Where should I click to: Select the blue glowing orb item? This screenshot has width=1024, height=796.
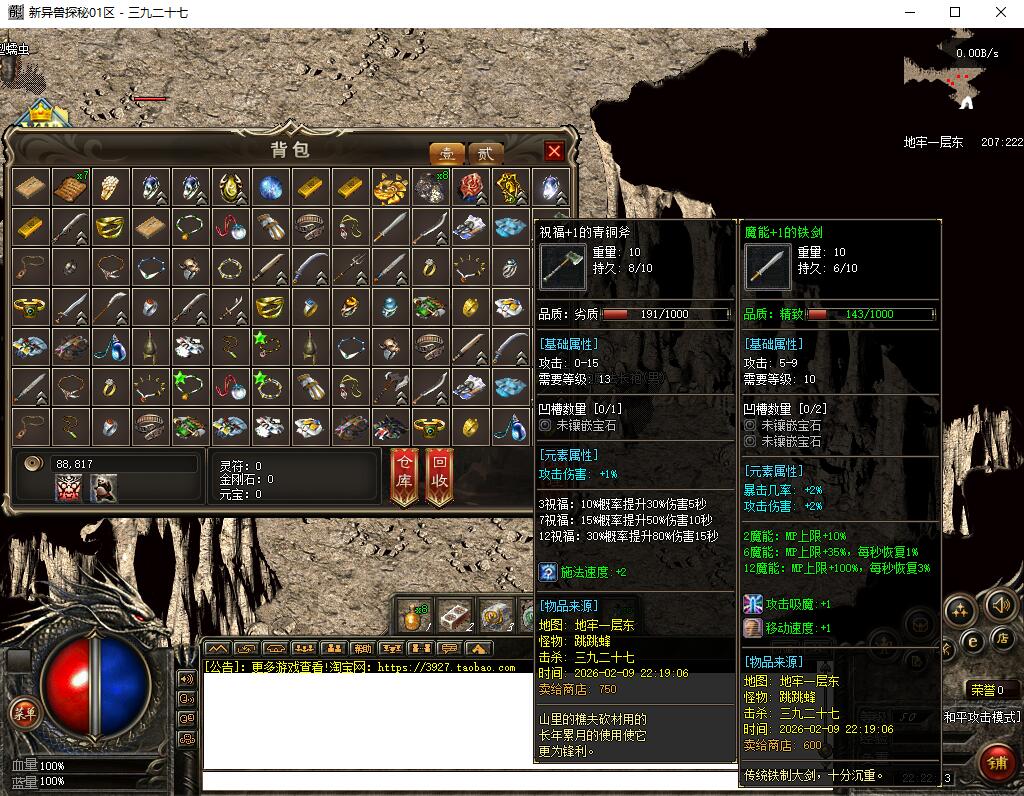(x=270, y=187)
